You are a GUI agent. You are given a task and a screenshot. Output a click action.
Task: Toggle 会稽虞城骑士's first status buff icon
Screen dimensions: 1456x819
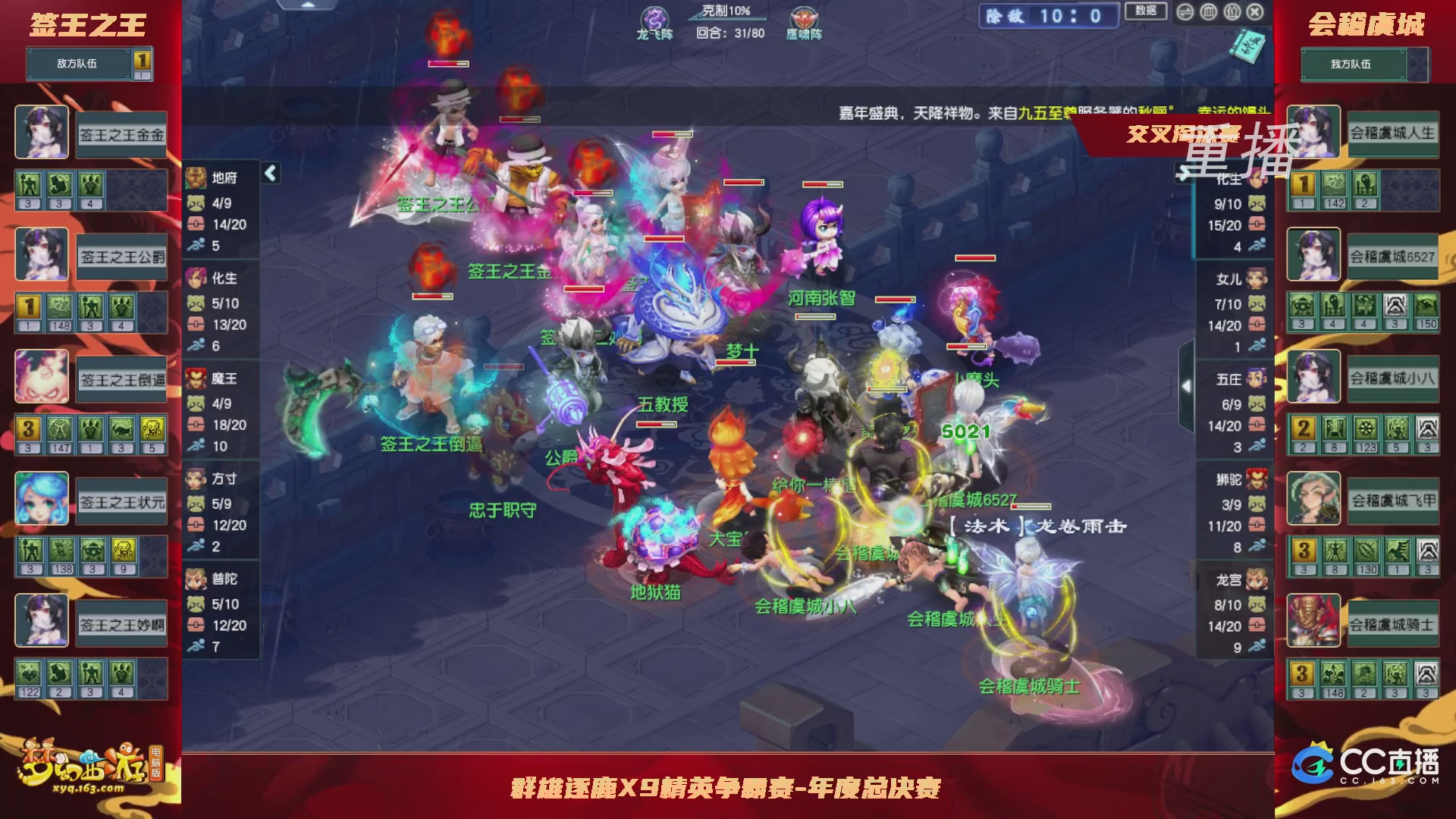[x=1302, y=671]
